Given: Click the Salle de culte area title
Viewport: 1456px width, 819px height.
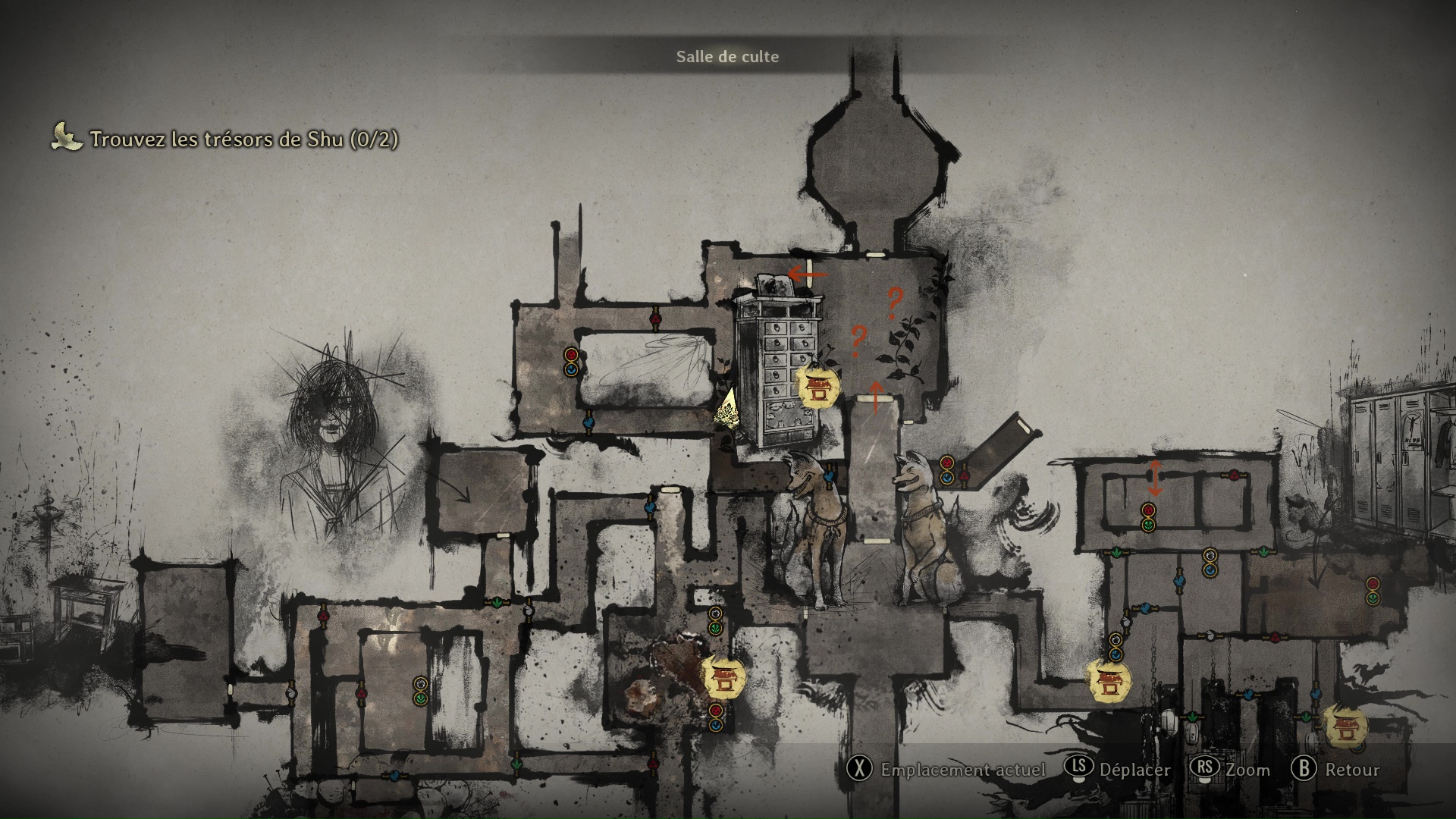Looking at the screenshot, I should click(726, 56).
